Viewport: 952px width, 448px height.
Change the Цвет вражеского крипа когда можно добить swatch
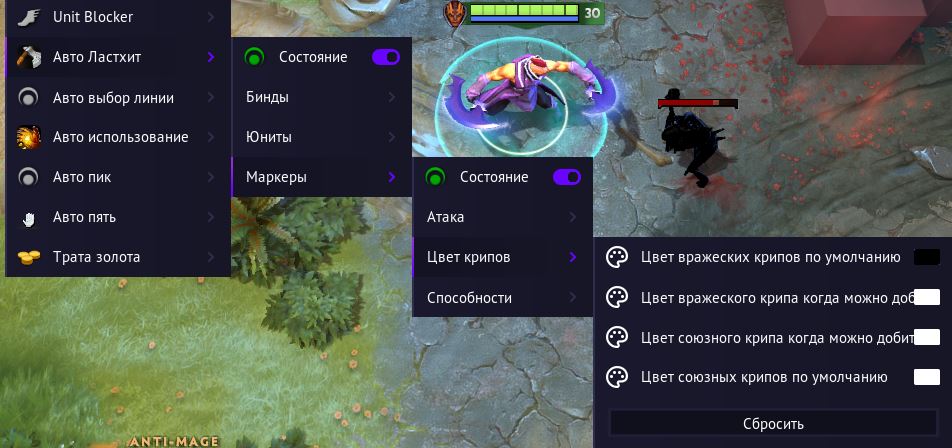point(927,297)
